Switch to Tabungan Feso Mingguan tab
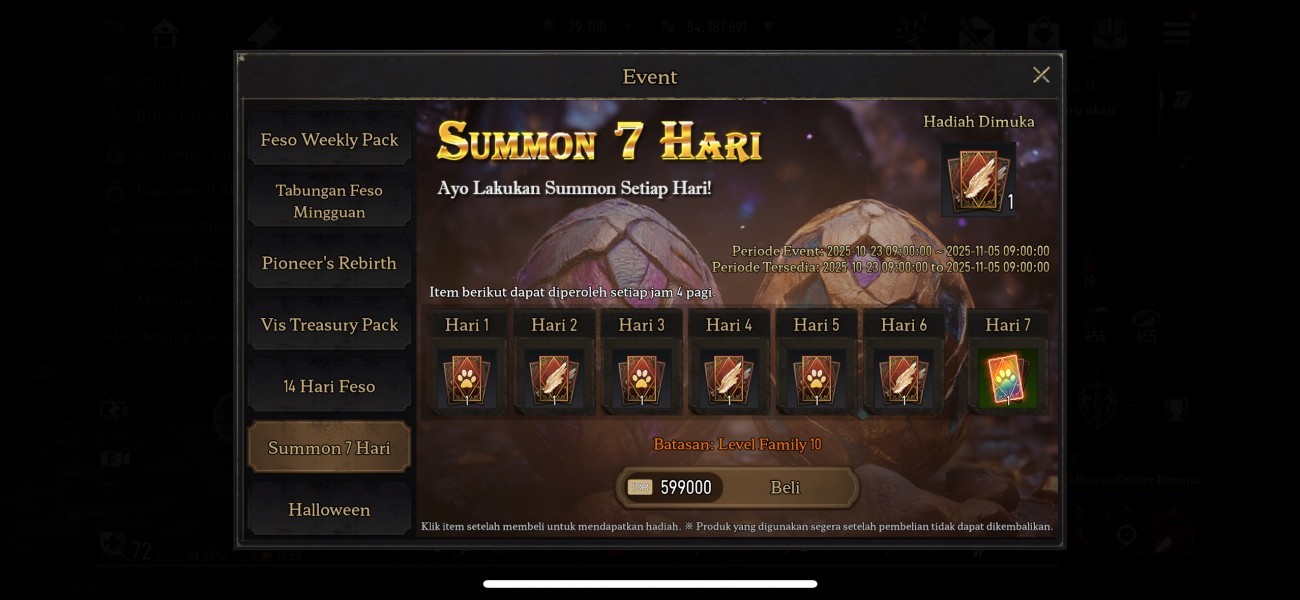This screenshot has height=600, width=1300. [x=329, y=201]
